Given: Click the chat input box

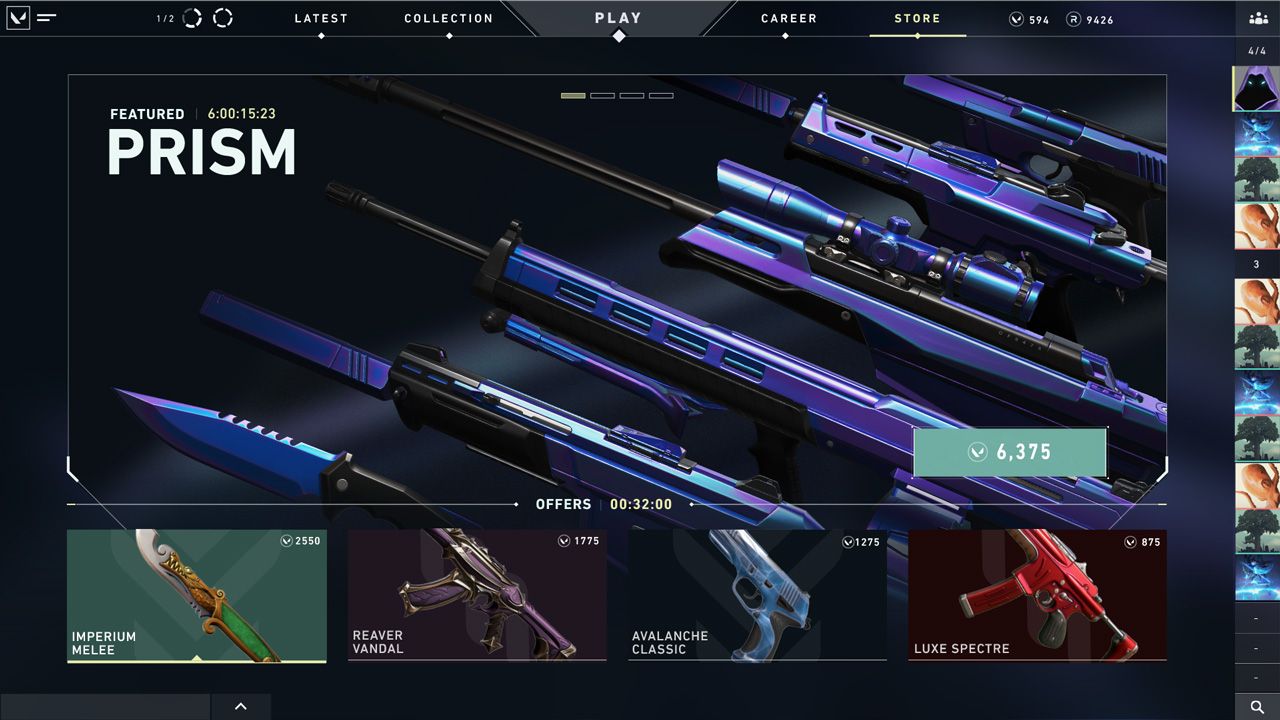Looking at the screenshot, I should [x=105, y=707].
